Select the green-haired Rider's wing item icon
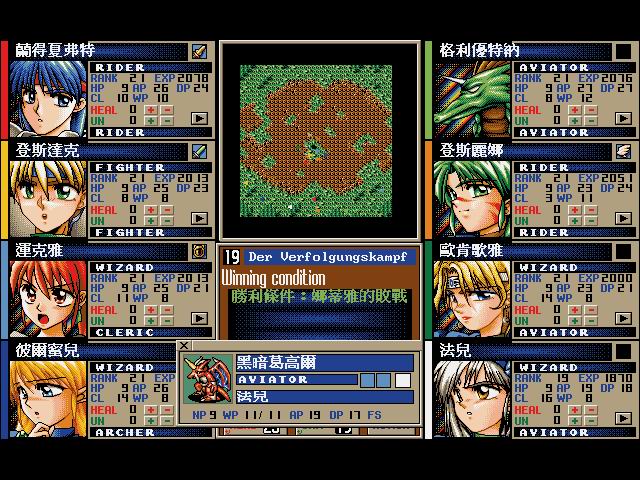 (x=623, y=151)
